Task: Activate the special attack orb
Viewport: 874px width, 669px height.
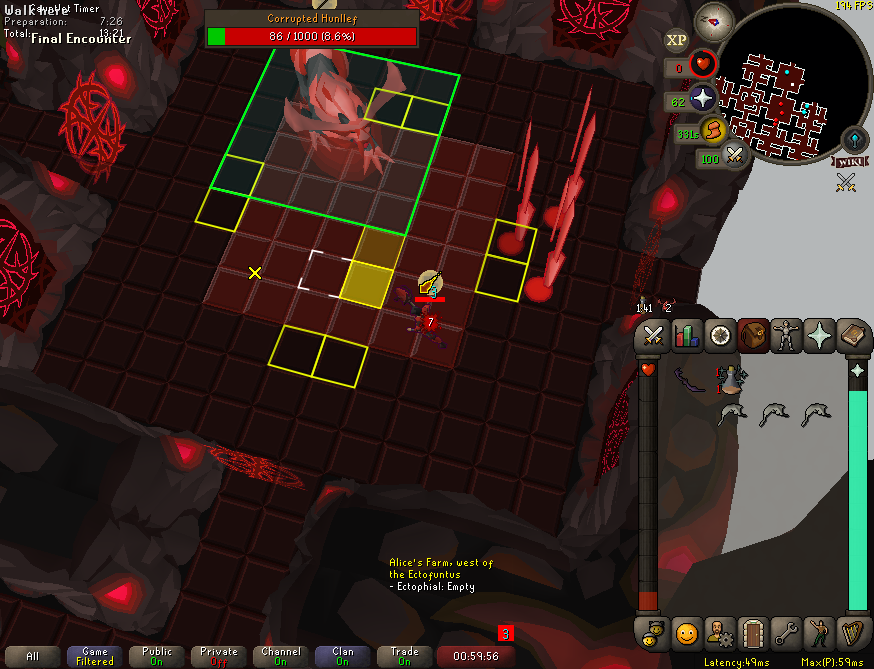Action: pyautogui.click(x=735, y=156)
